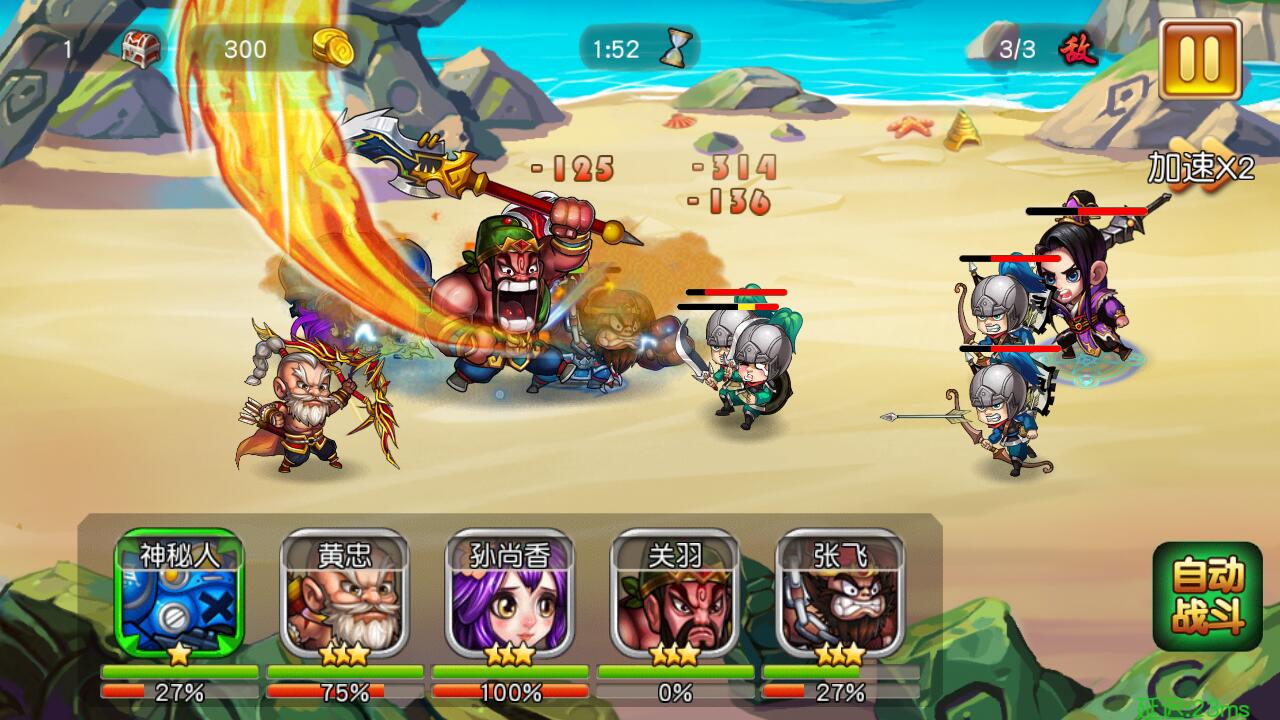Enable 自动战斗 auto battle

pos(1207,596)
